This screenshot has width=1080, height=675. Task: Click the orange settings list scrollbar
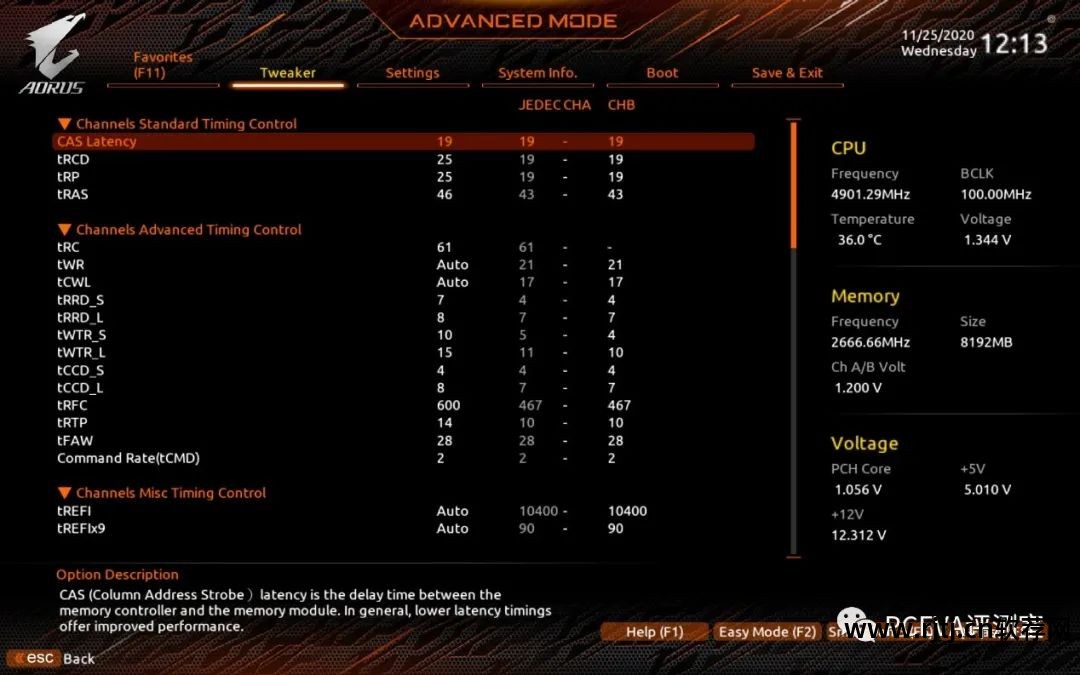(794, 185)
